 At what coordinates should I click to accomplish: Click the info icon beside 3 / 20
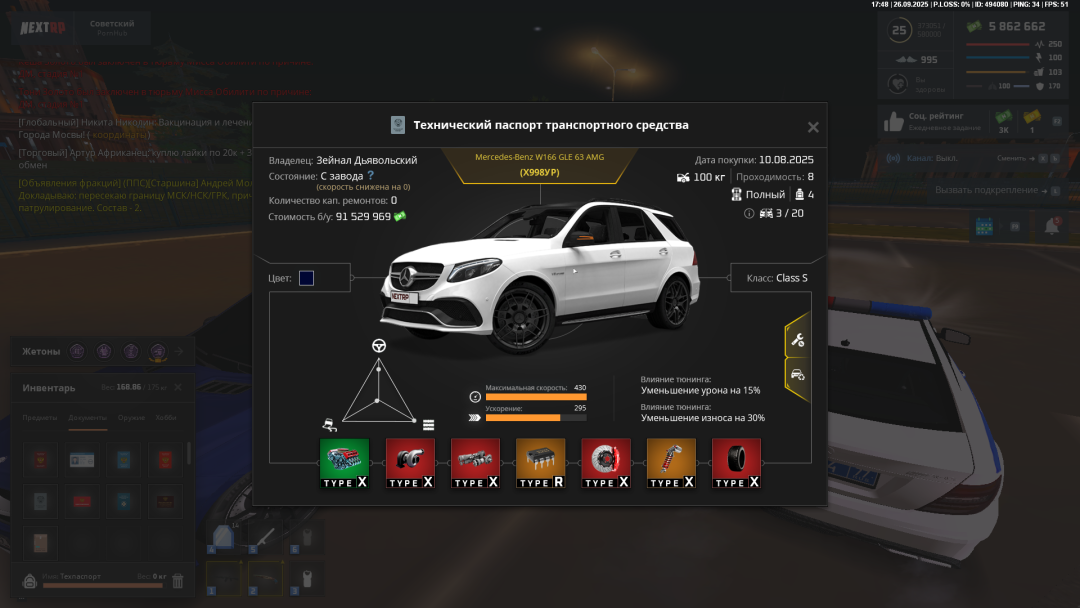[749, 213]
